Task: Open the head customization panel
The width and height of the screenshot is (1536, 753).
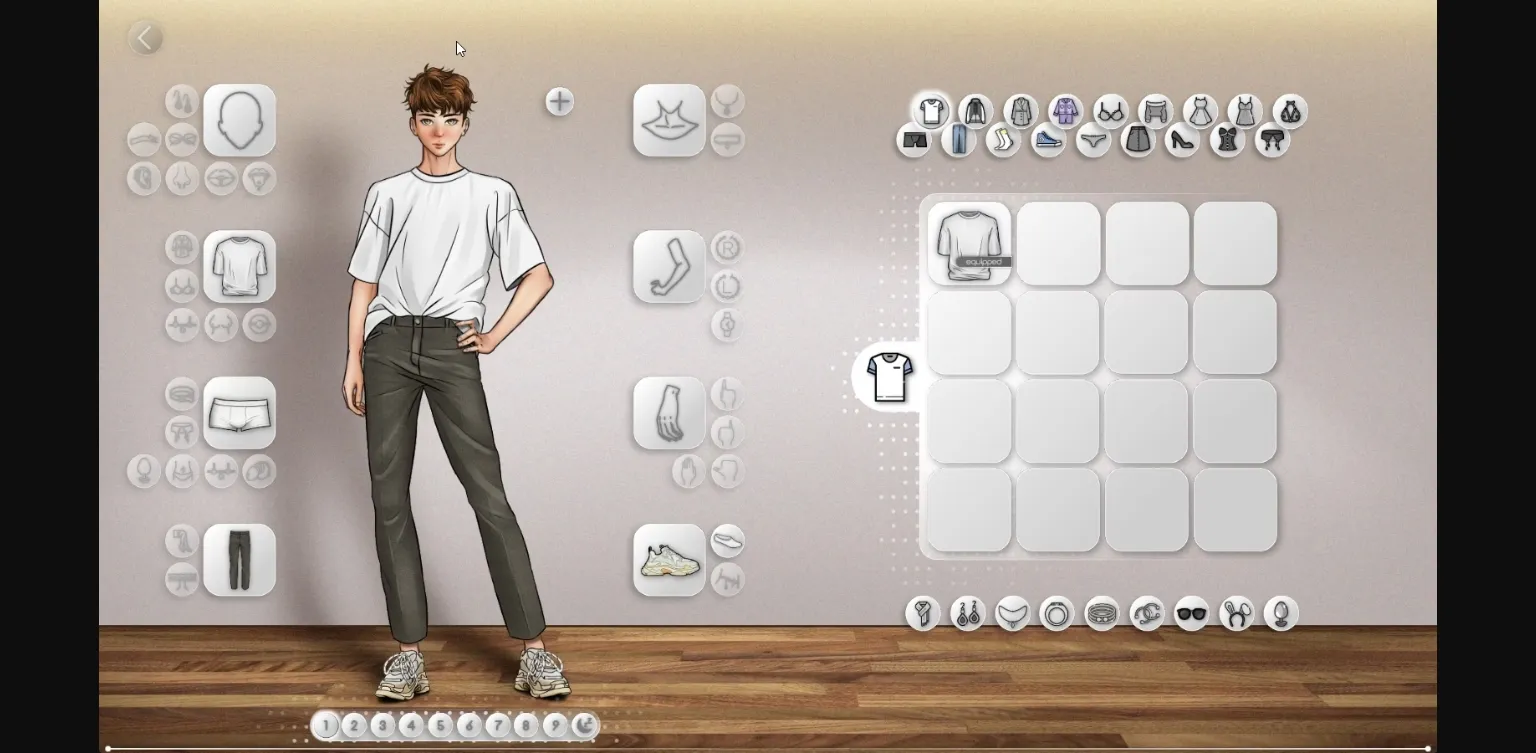Action: [x=239, y=120]
